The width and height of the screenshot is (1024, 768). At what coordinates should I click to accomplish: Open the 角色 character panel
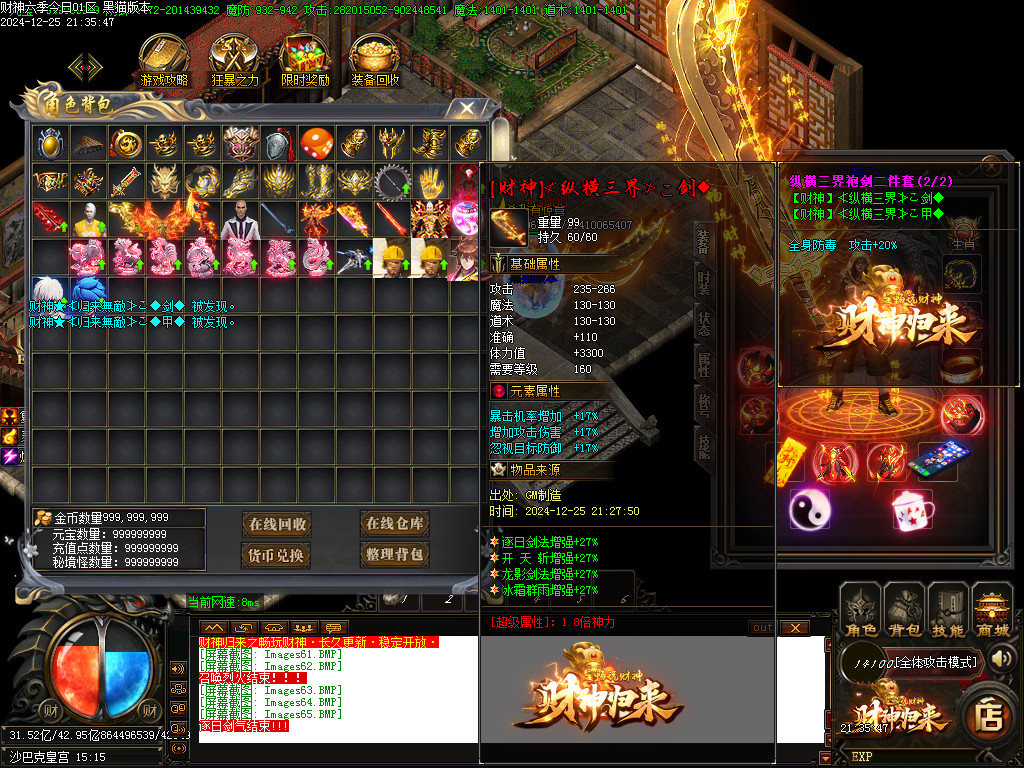point(862,611)
